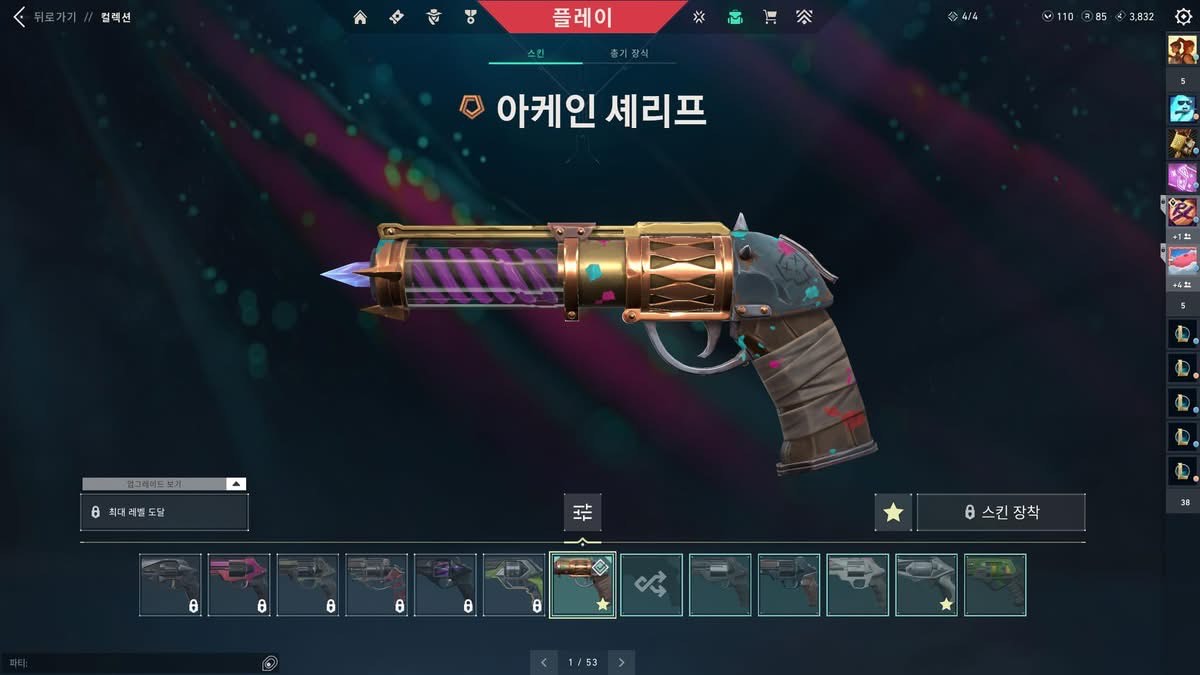Go back with the 뒤로가기 arrow

point(18,17)
